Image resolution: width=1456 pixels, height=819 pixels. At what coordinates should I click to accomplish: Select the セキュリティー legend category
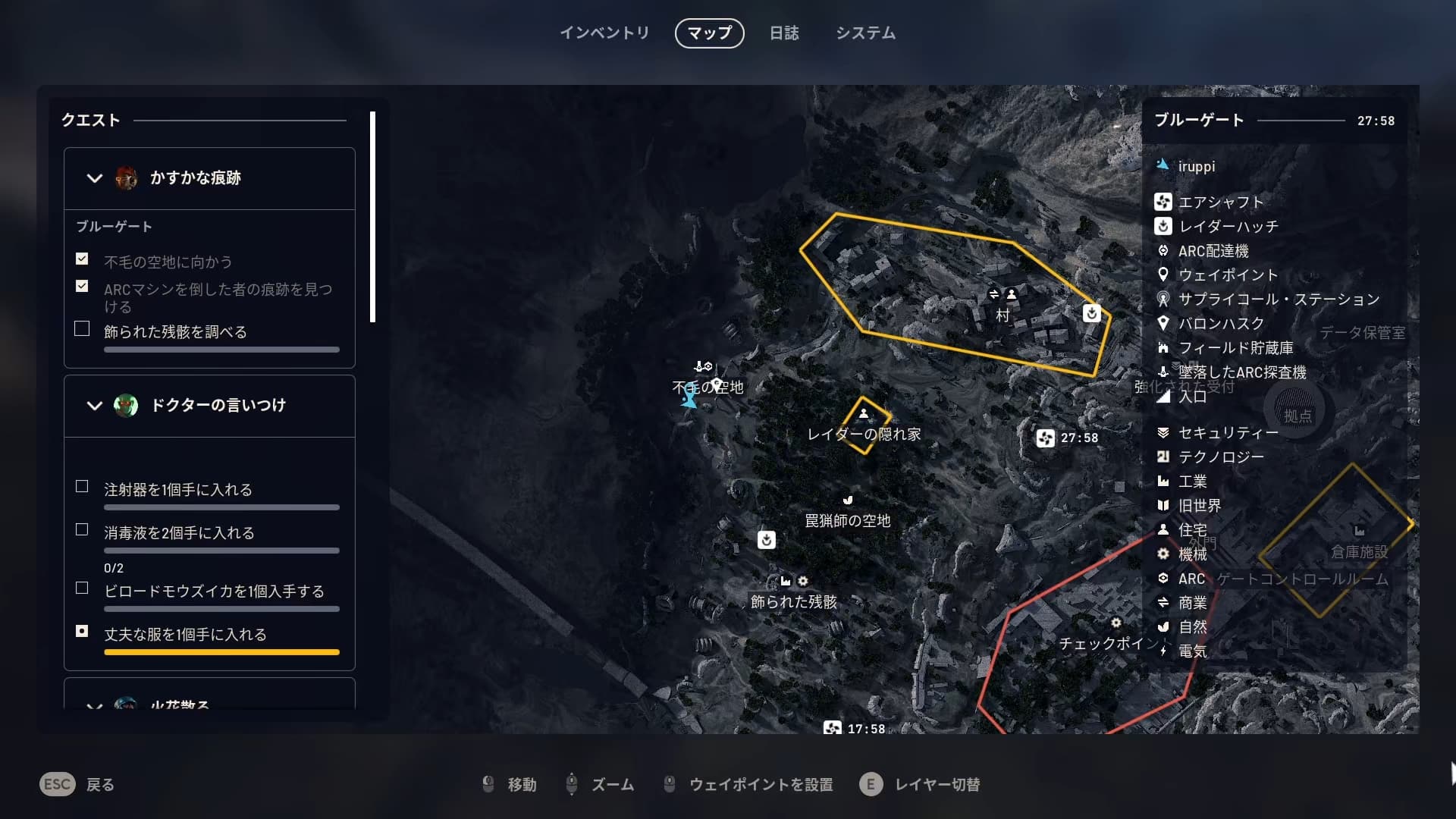pos(1227,433)
